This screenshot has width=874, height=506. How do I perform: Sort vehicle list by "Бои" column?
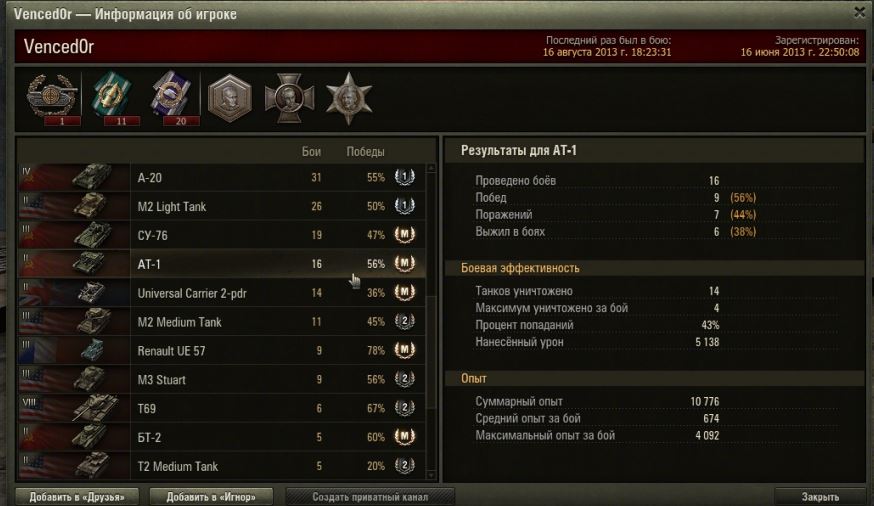(311, 152)
